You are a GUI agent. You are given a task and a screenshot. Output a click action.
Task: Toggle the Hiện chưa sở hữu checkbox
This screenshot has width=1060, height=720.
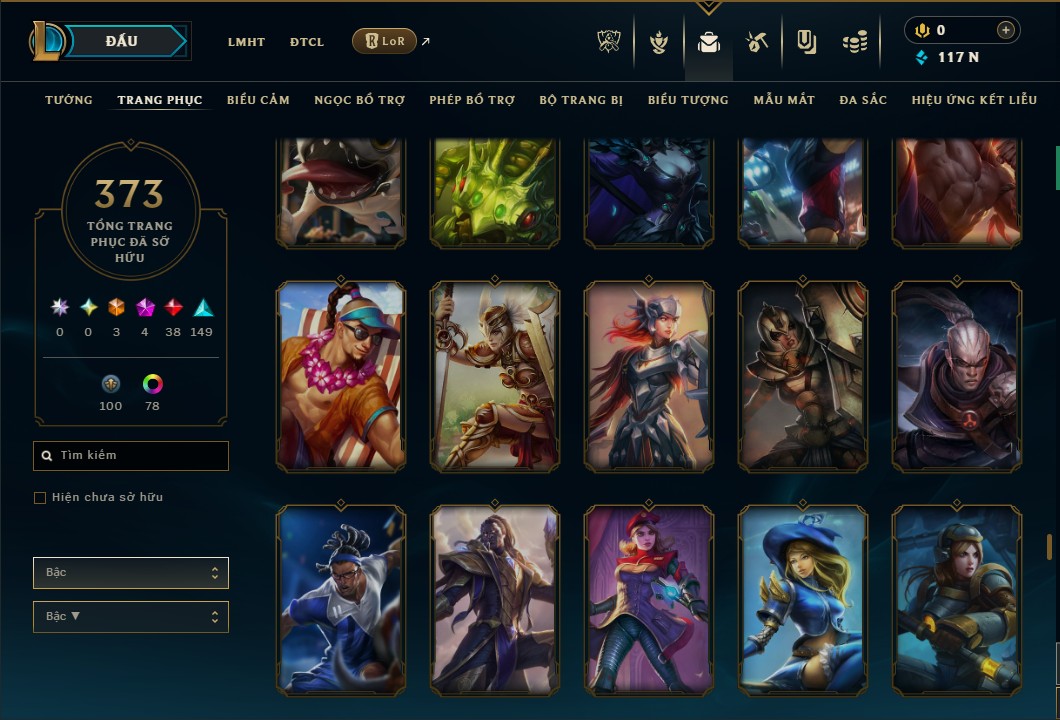pyautogui.click(x=40, y=498)
